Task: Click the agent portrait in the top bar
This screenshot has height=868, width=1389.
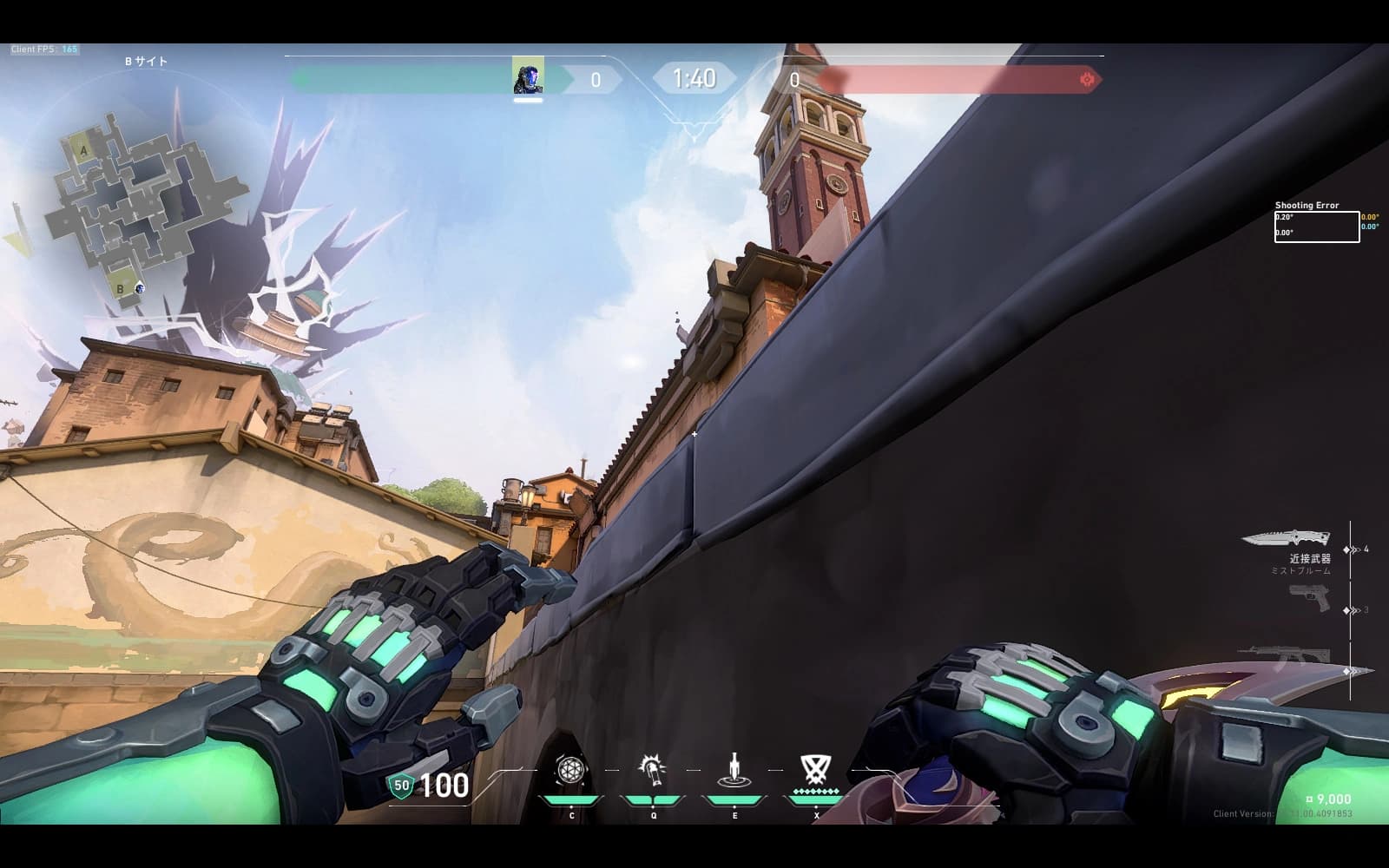Action: [528, 77]
